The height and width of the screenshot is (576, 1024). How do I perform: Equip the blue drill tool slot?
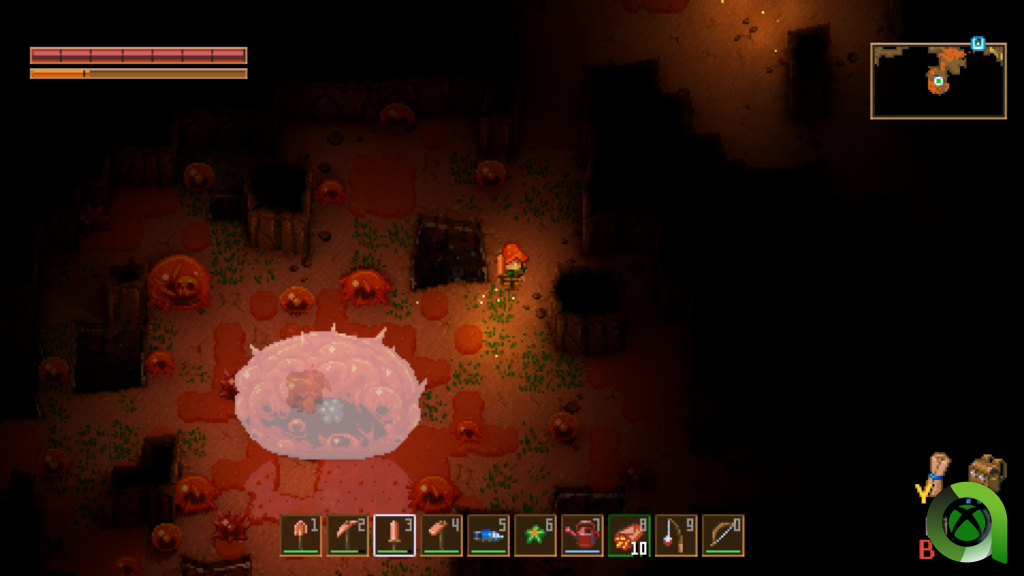(489, 535)
